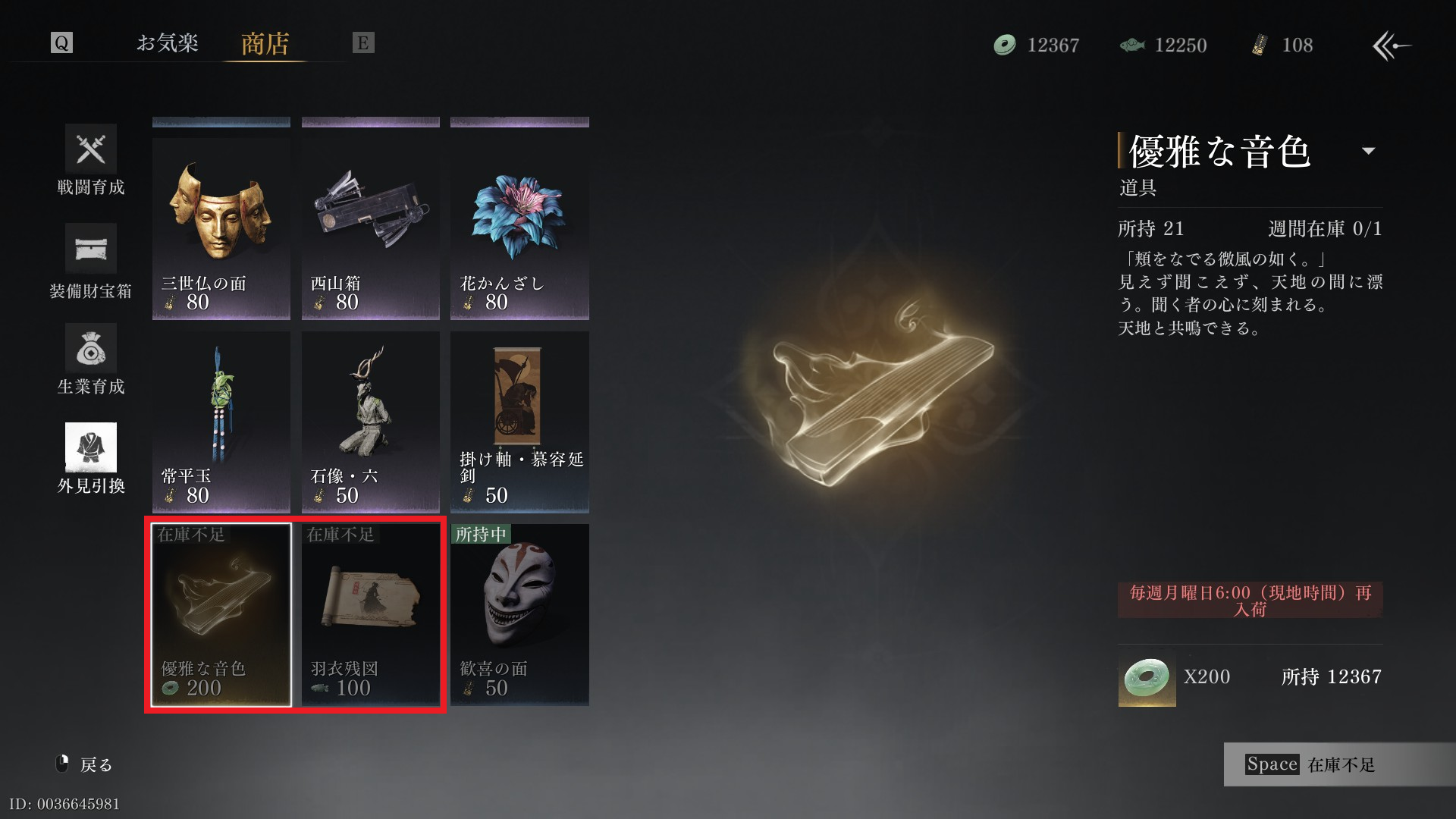Image resolution: width=1456 pixels, height=819 pixels.
Task: Select the 歓喜の面 mask item
Action: [519, 615]
